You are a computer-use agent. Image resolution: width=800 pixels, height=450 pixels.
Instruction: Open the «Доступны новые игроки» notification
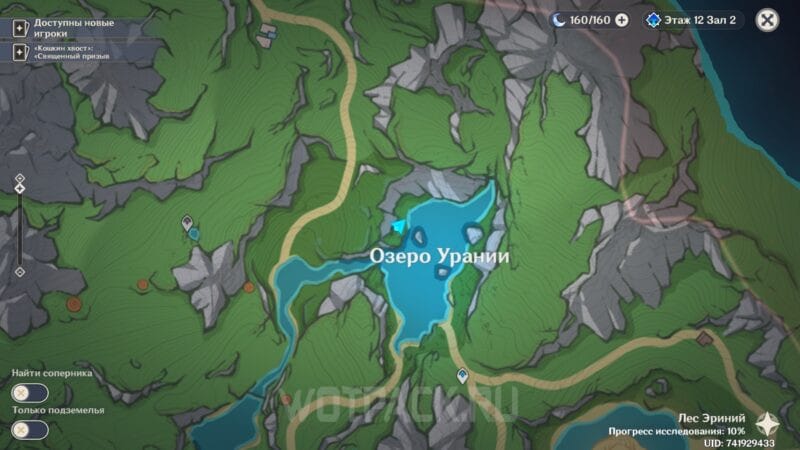point(70,27)
